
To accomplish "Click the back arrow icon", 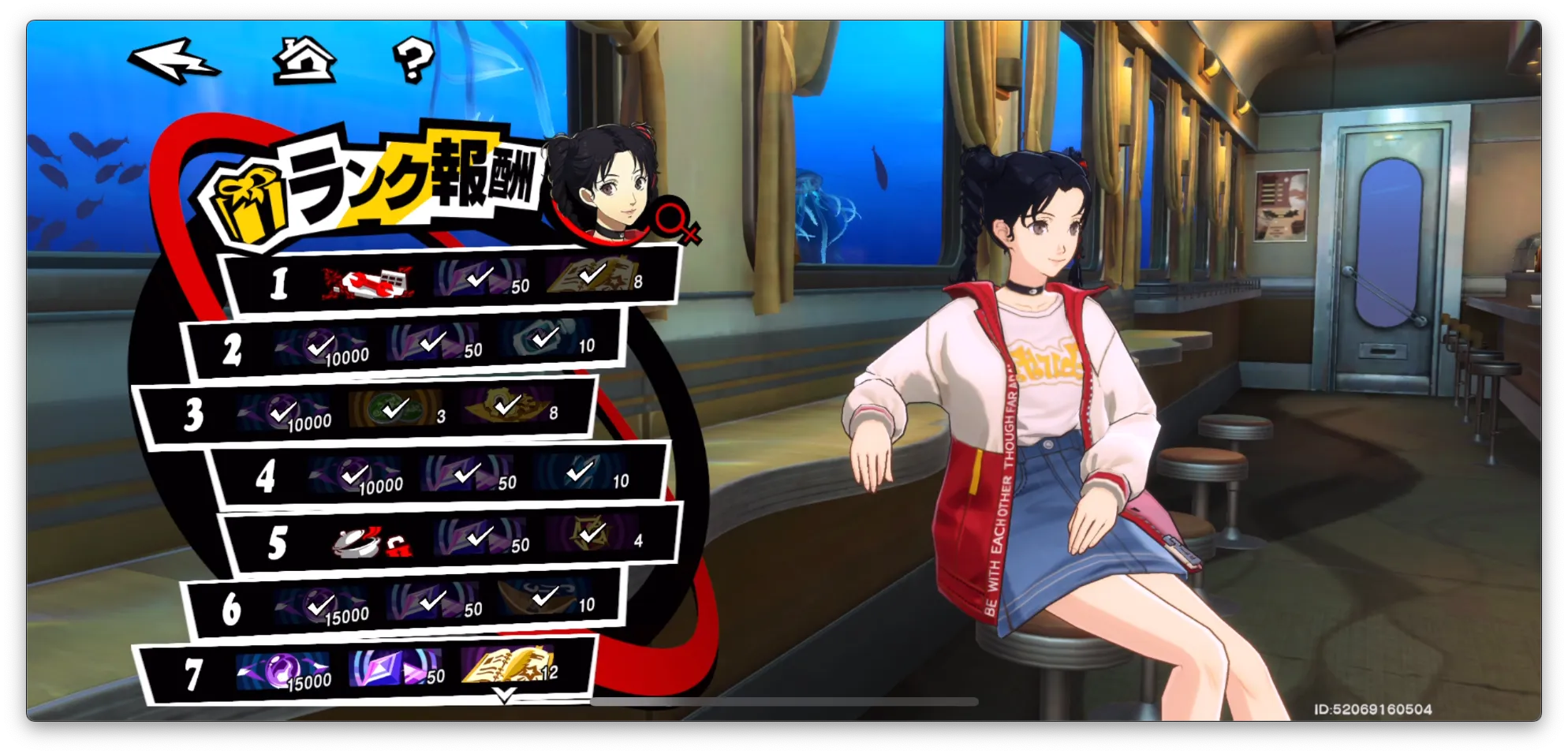I will tap(175, 58).
